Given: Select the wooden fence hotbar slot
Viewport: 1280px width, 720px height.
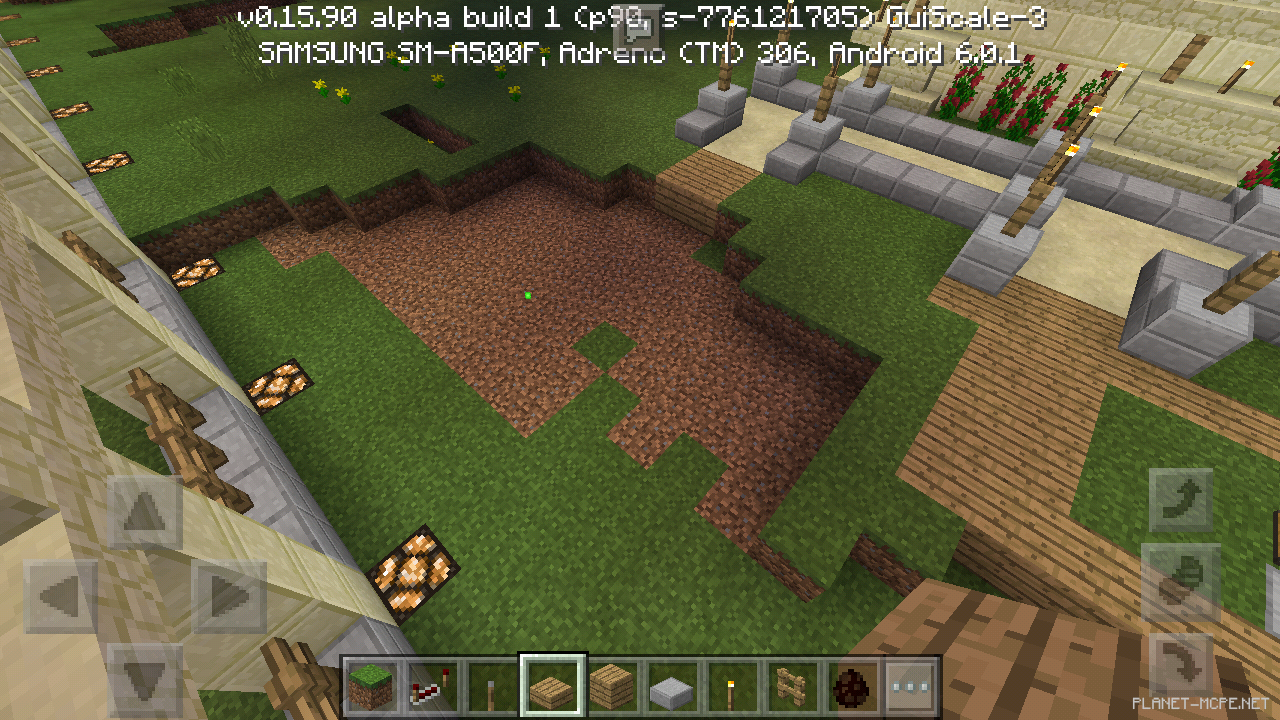Looking at the screenshot, I should click(x=792, y=687).
